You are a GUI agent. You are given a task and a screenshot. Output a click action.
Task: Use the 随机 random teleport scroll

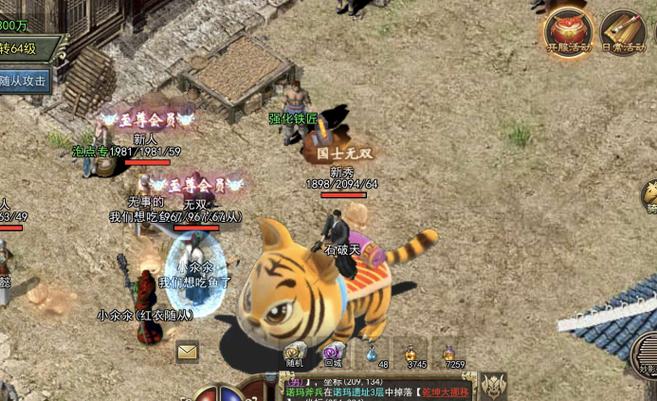[x=295, y=352]
